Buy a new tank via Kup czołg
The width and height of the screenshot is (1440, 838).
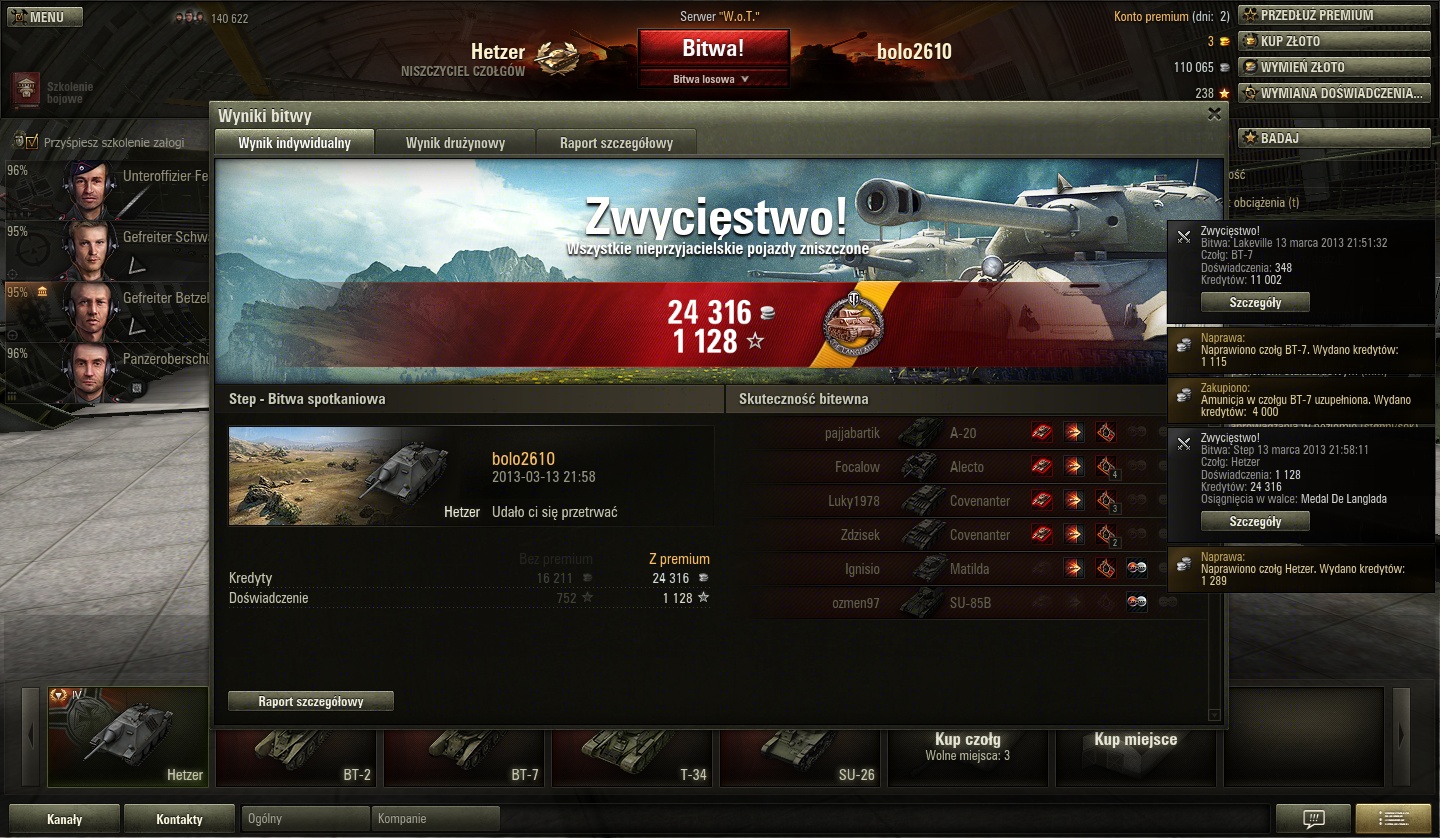click(968, 745)
